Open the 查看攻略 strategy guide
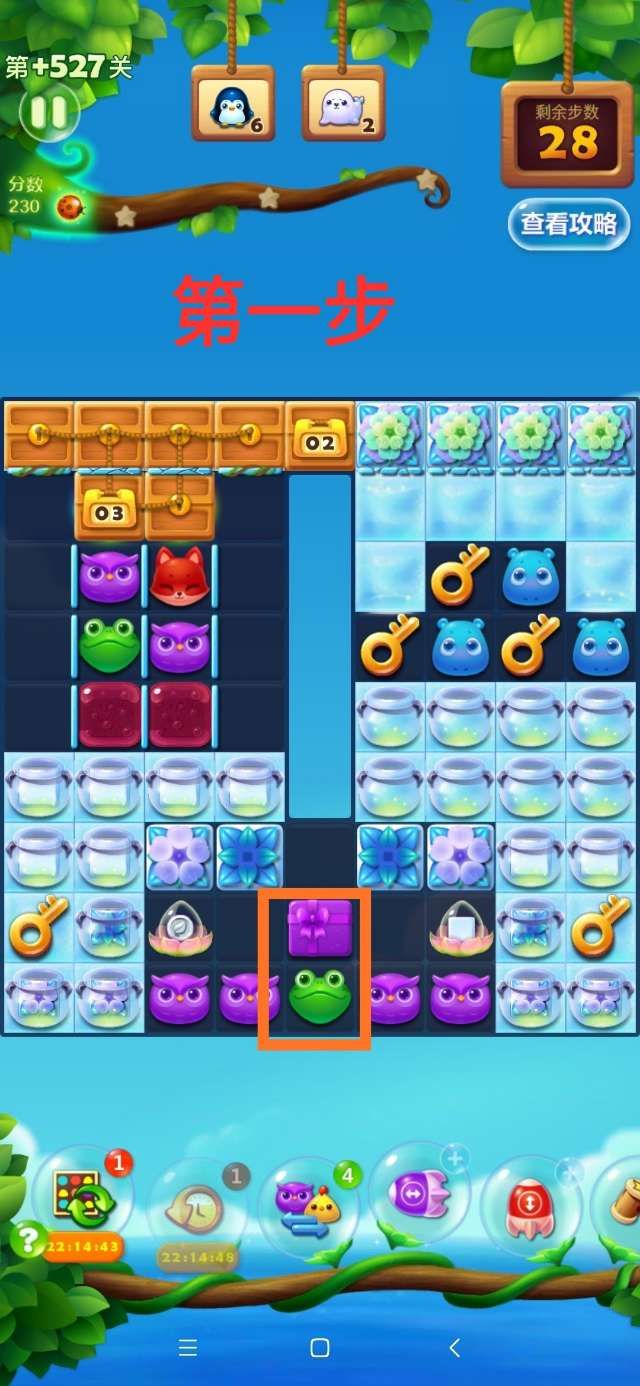This screenshot has width=640, height=1386. pyautogui.click(x=568, y=224)
